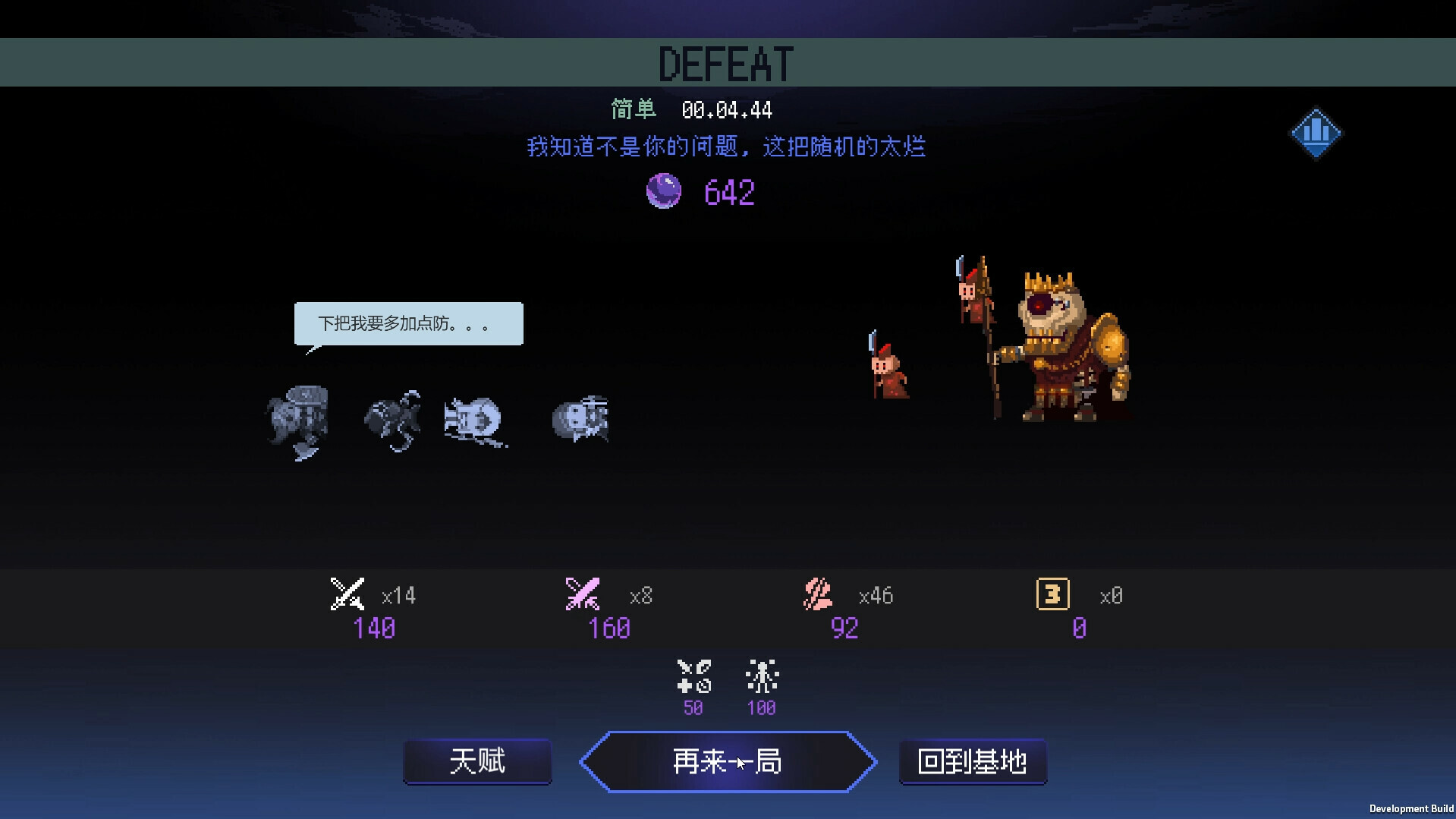Return to base via 回到基地
The width and height of the screenshot is (1456, 819).
click(x=973, y=761)
